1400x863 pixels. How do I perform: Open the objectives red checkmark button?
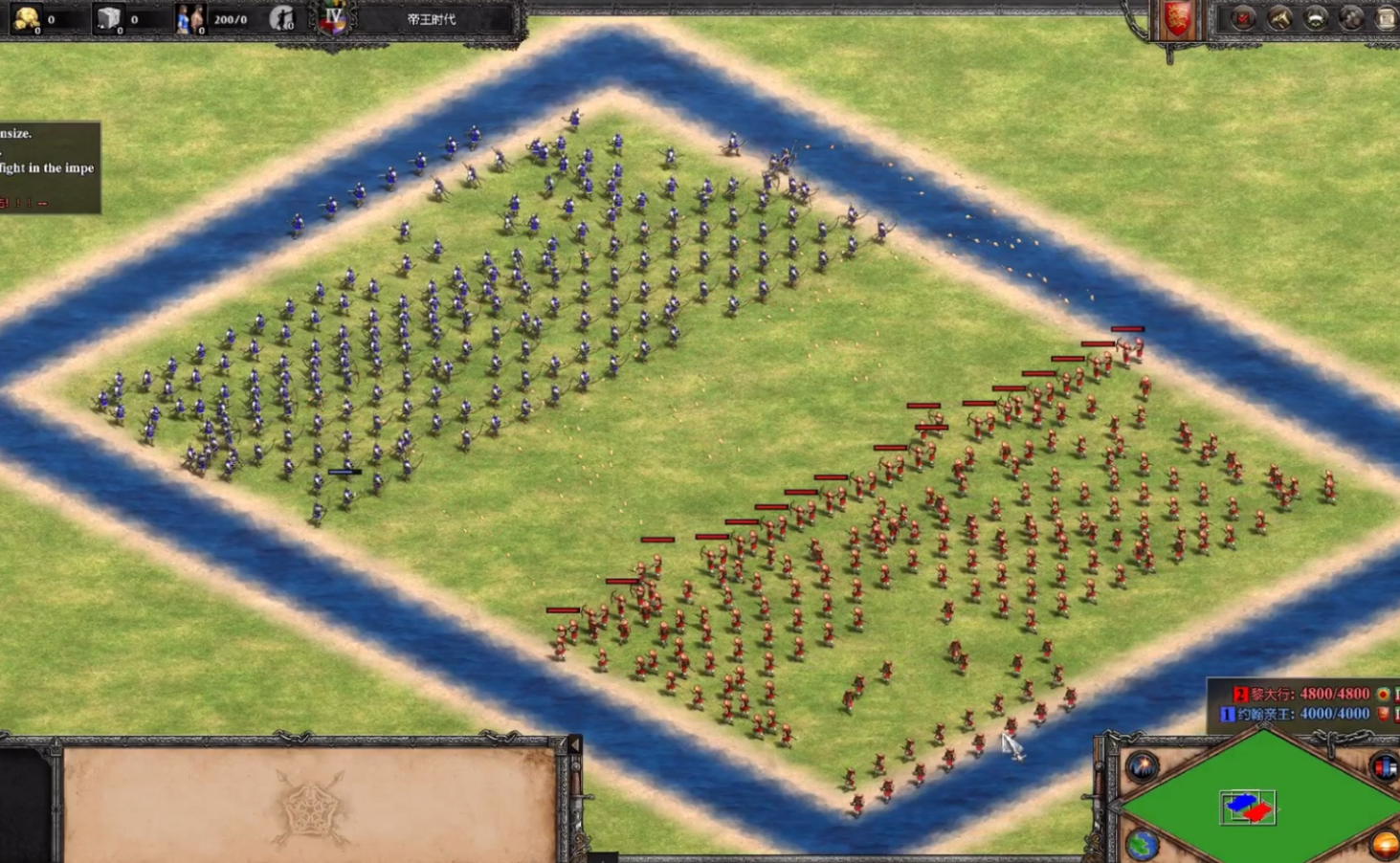pyautogui.click(x=1243, y=18)
